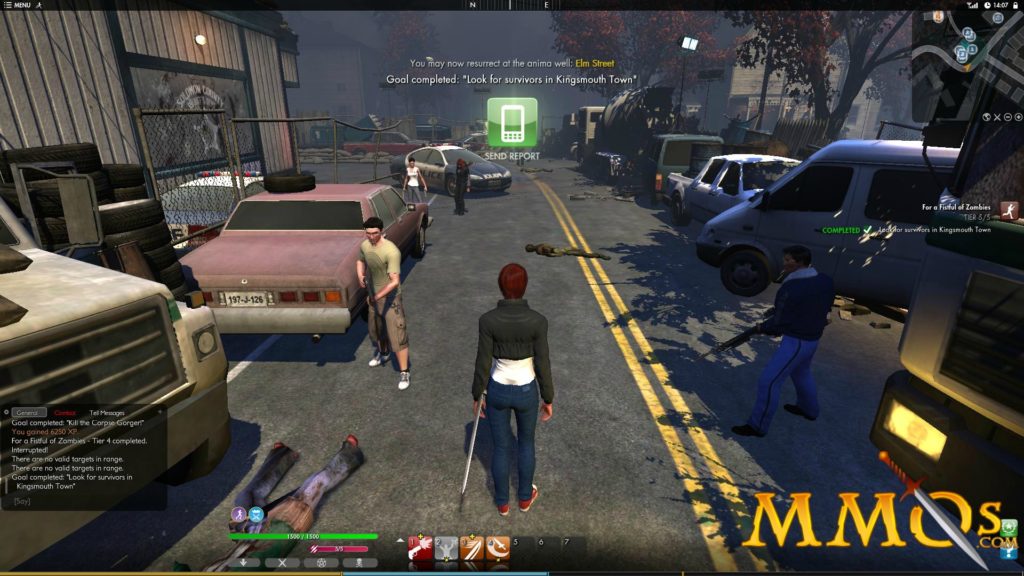This screenshot has height=576, width=1024.
Task: Open the MENU in the top bar
Action: click(x=18, y=5)
